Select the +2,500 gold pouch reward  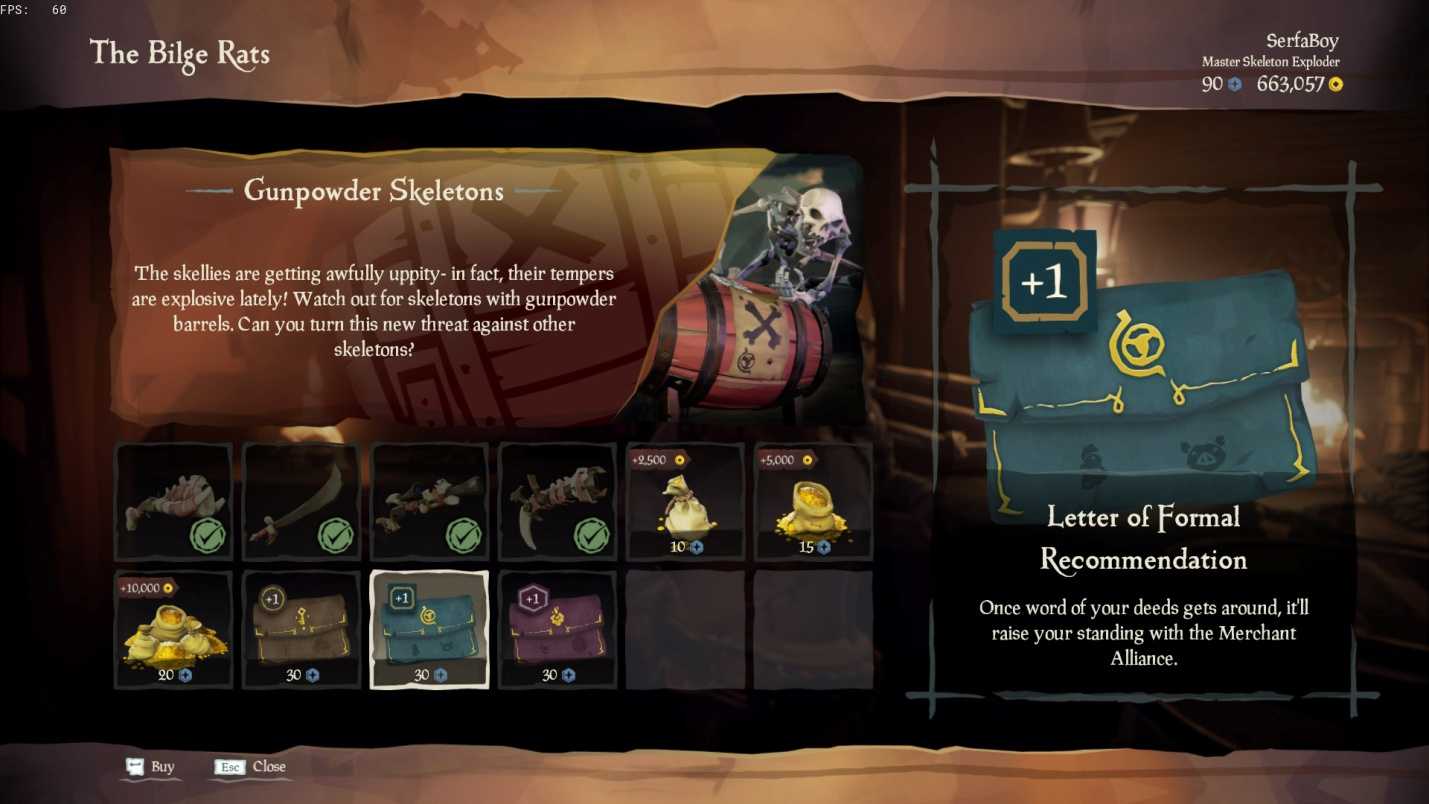coord(686,502)
